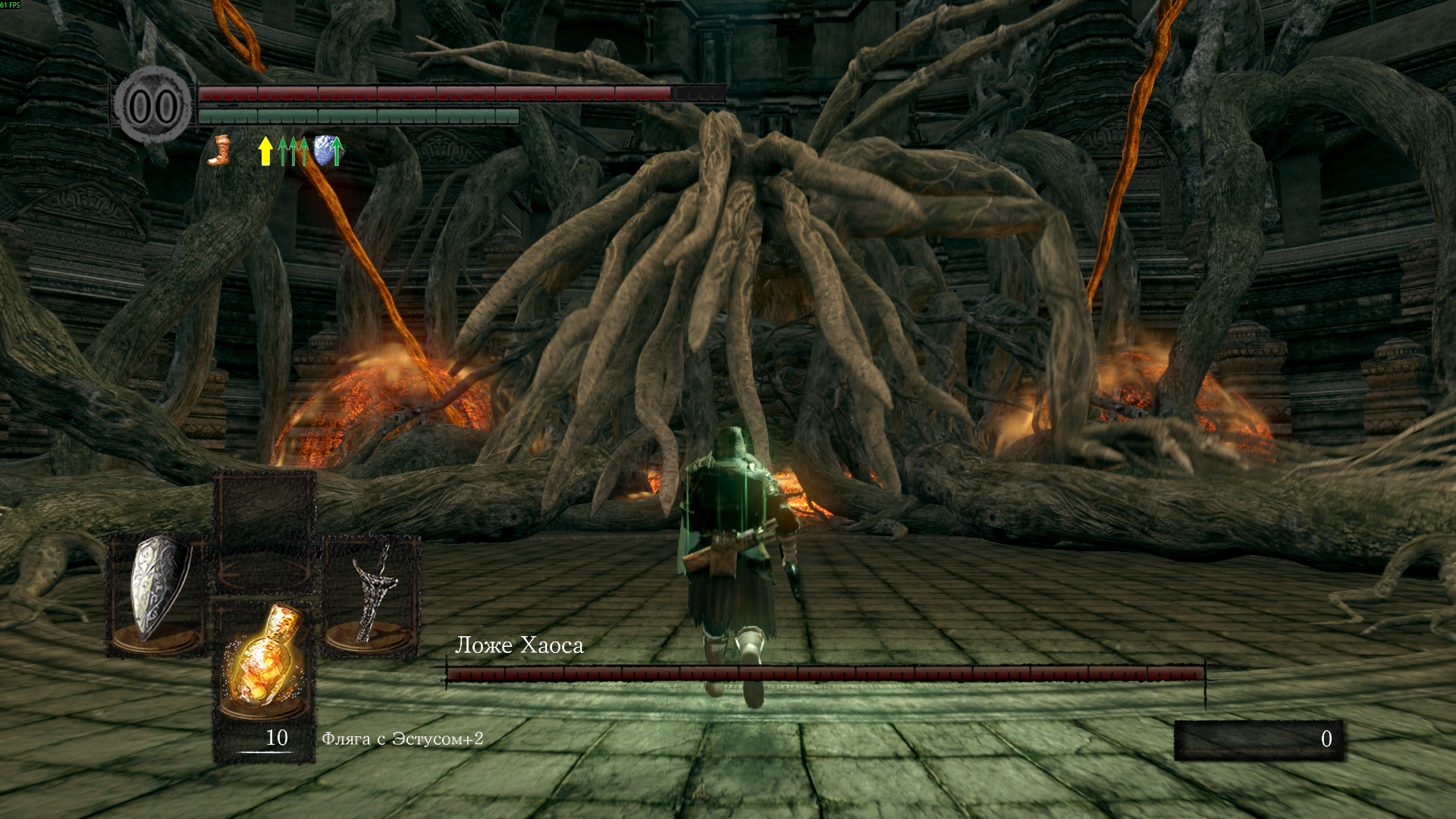Select the silver shield in the left-hand slot

coord(158,590)
